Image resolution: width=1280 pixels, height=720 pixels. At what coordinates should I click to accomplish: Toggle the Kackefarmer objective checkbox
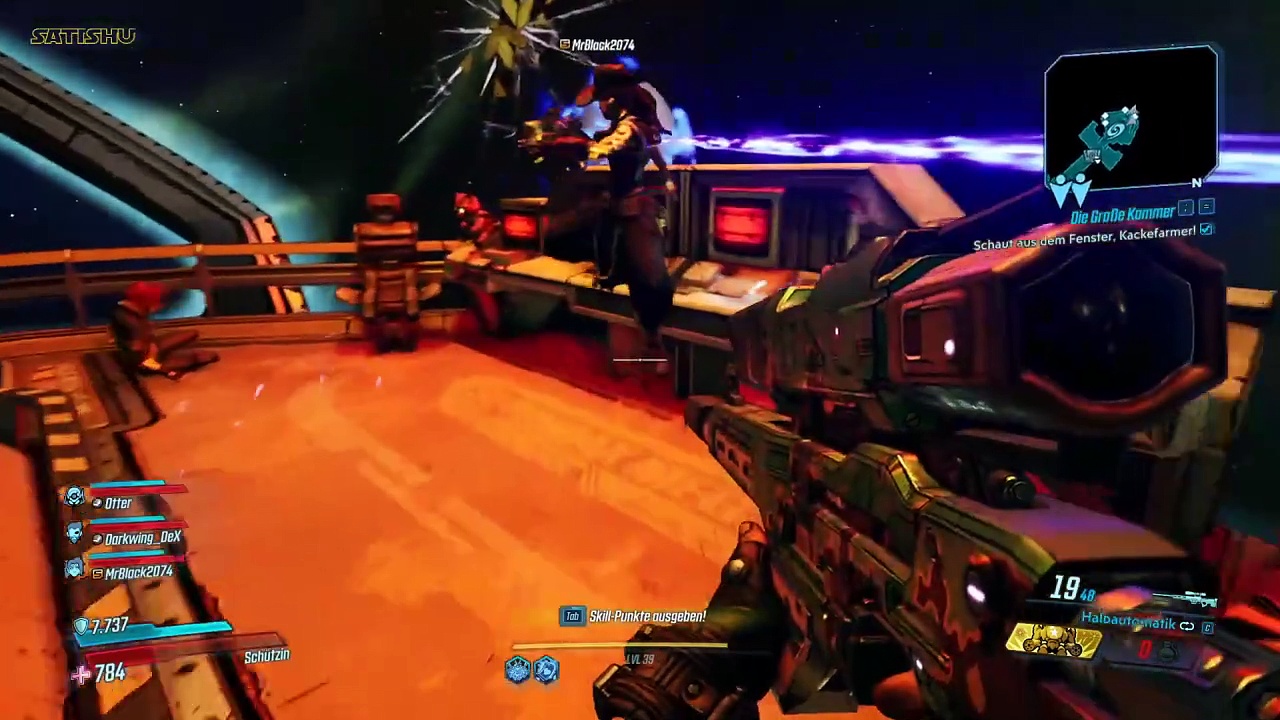pyautogui.click(x=1207, y=230)
